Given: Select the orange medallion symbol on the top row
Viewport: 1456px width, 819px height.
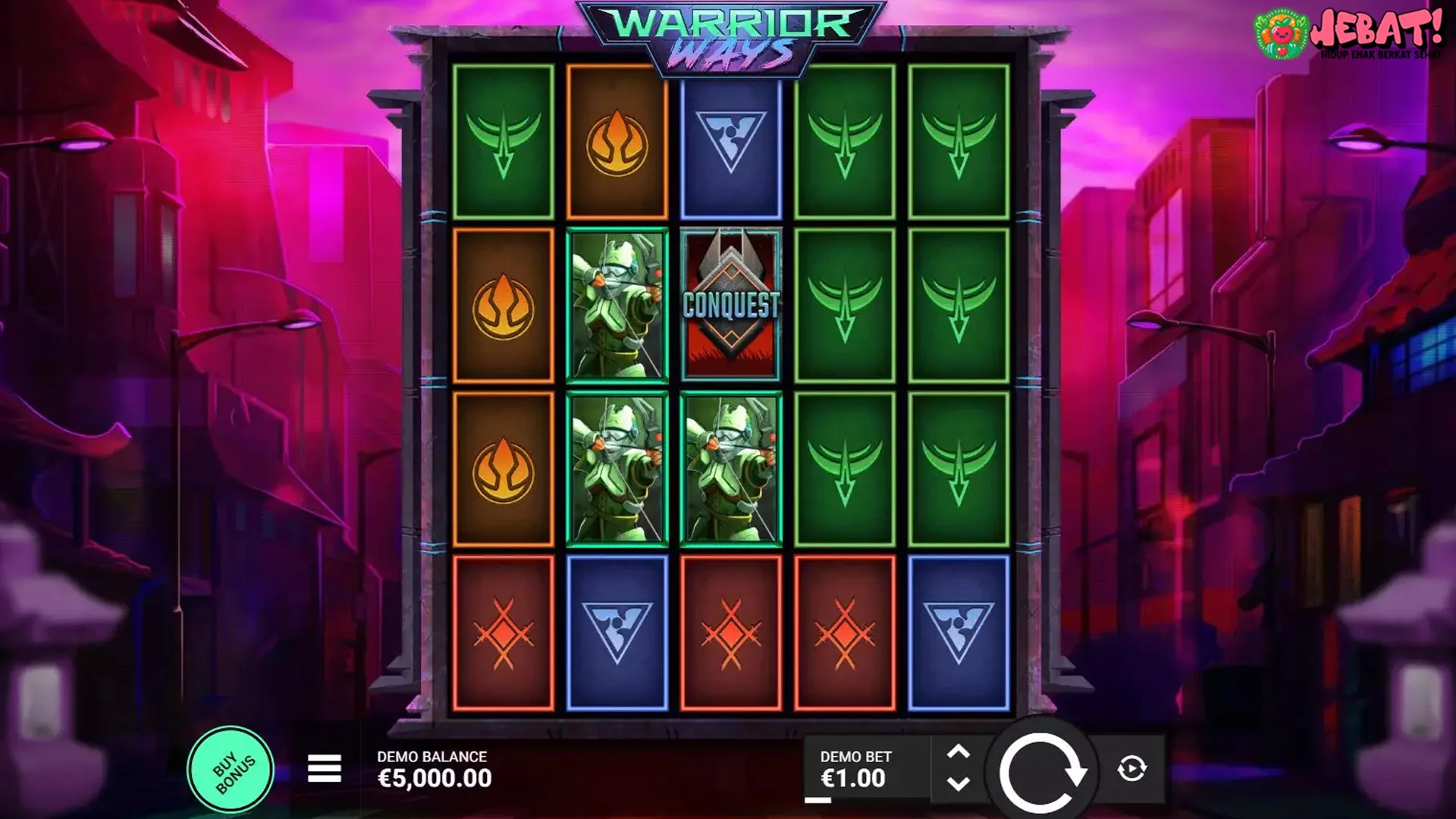Looking at the screenshot, I should tap(616, 140).
